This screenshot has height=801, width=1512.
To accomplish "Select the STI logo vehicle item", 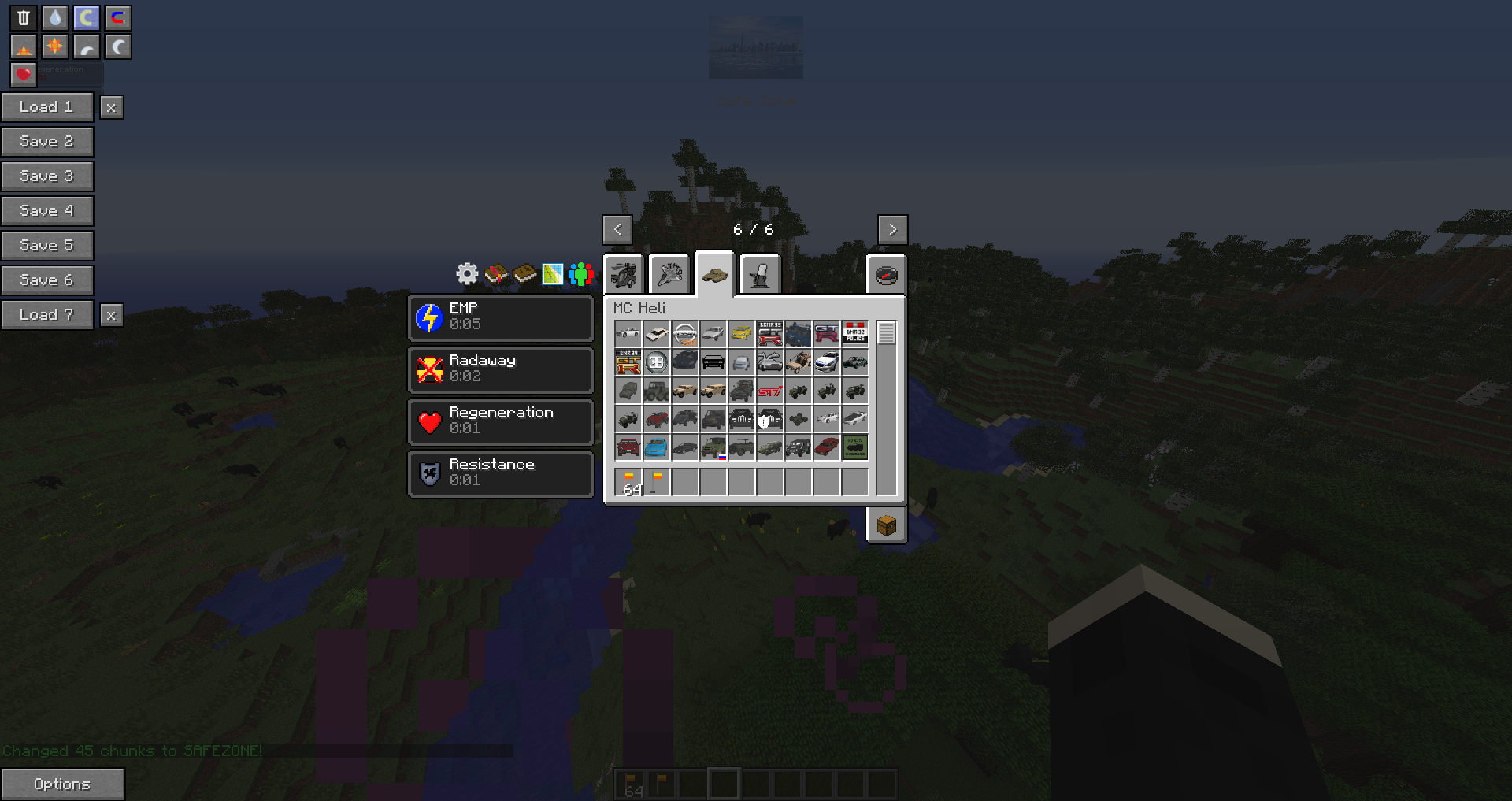I will [x=769, y=391].
